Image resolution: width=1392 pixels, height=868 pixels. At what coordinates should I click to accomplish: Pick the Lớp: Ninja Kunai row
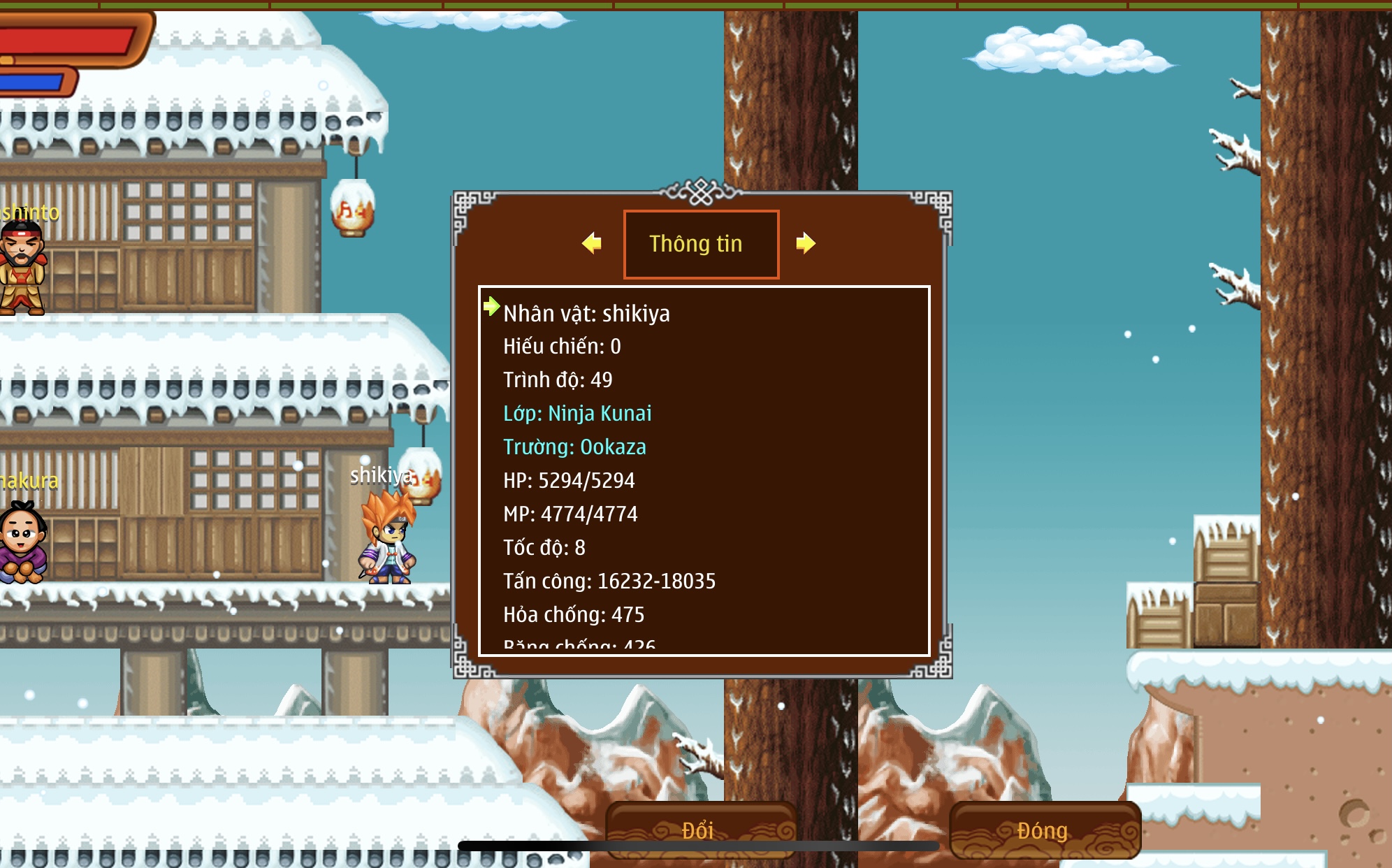(577, 414)
